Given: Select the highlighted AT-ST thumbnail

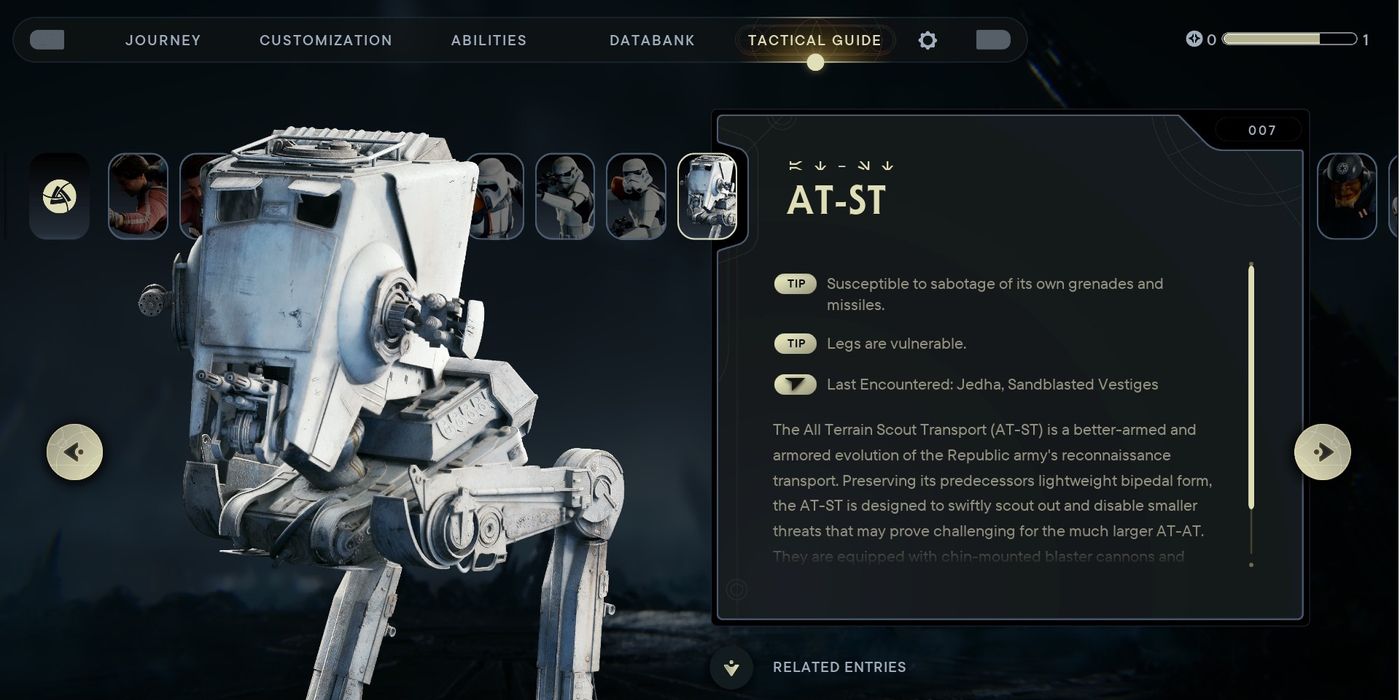Looking at the screenshot, I should 708,196.
